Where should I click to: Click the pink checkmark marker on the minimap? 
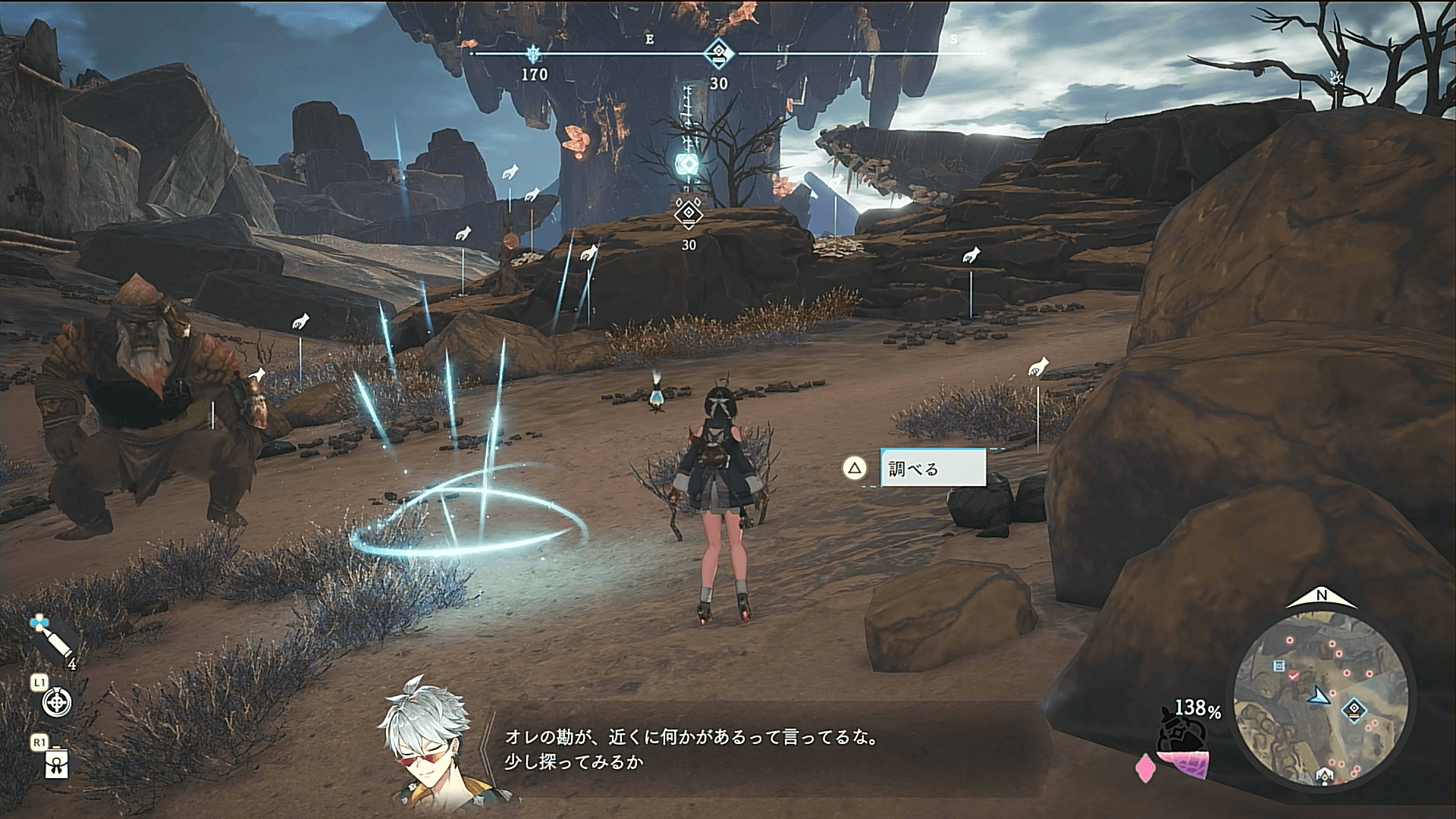pyautogui.click(x=1294, y=674)
